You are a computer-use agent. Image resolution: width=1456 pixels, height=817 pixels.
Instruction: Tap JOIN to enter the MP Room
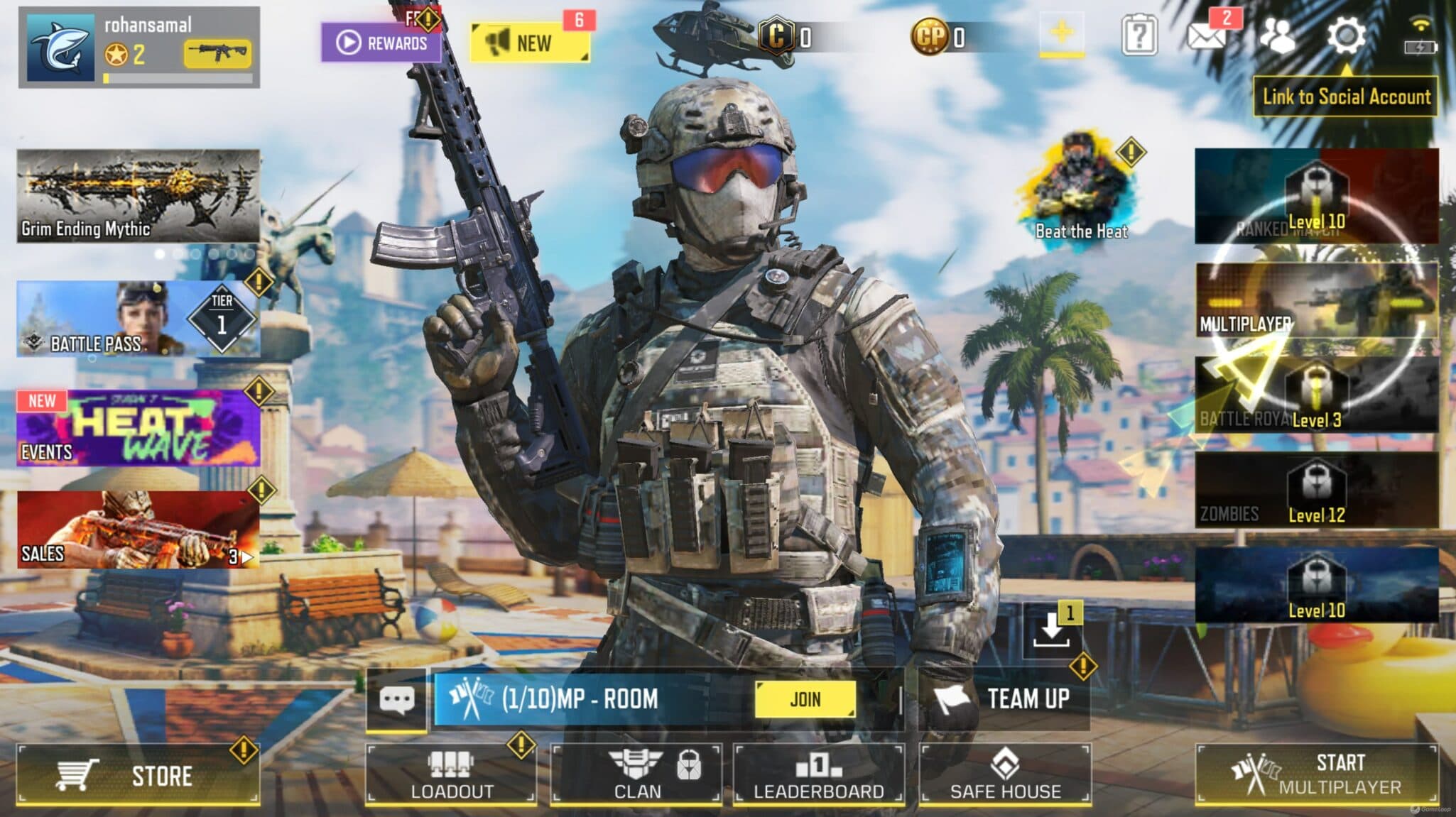coord(806,699)
